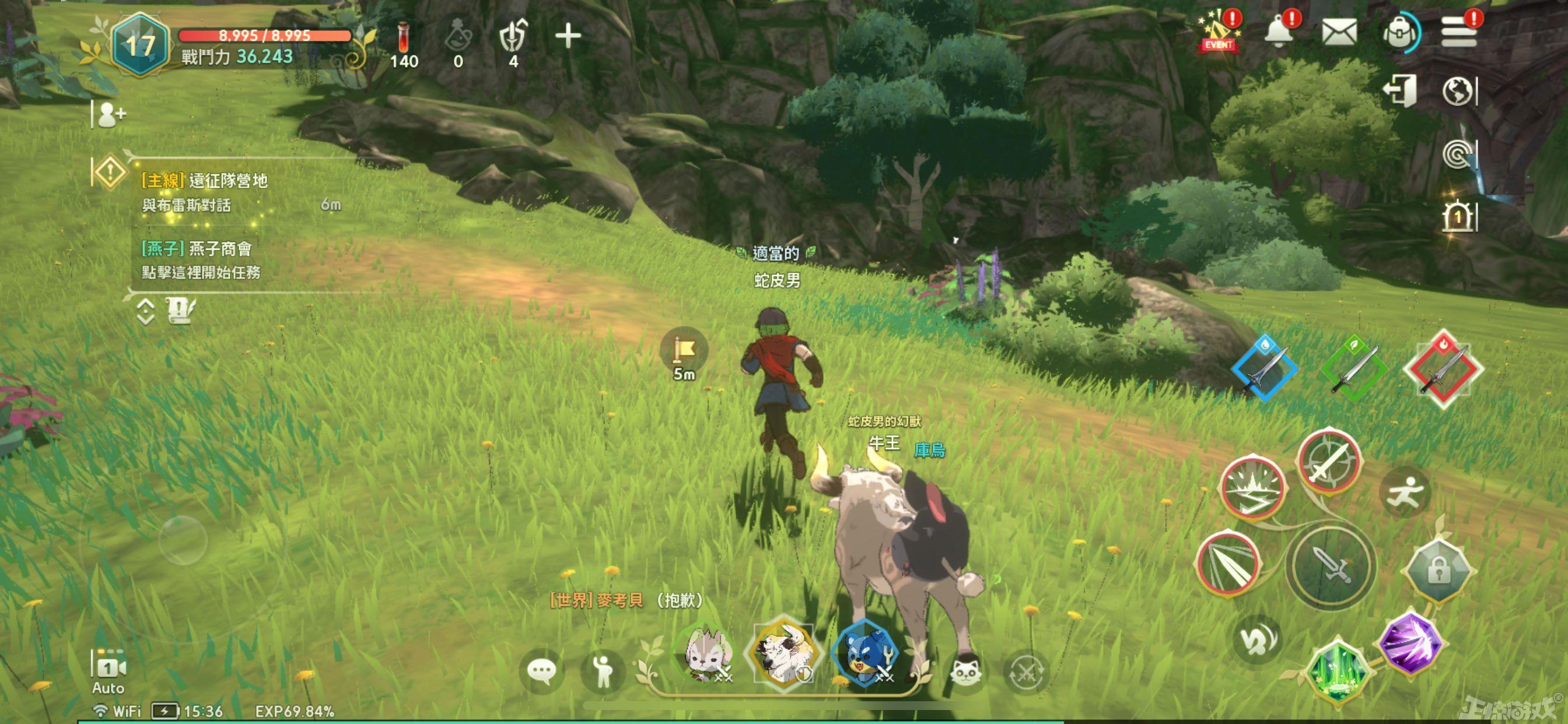
Task: Open the add party member icon
Action: click(111, 114)
